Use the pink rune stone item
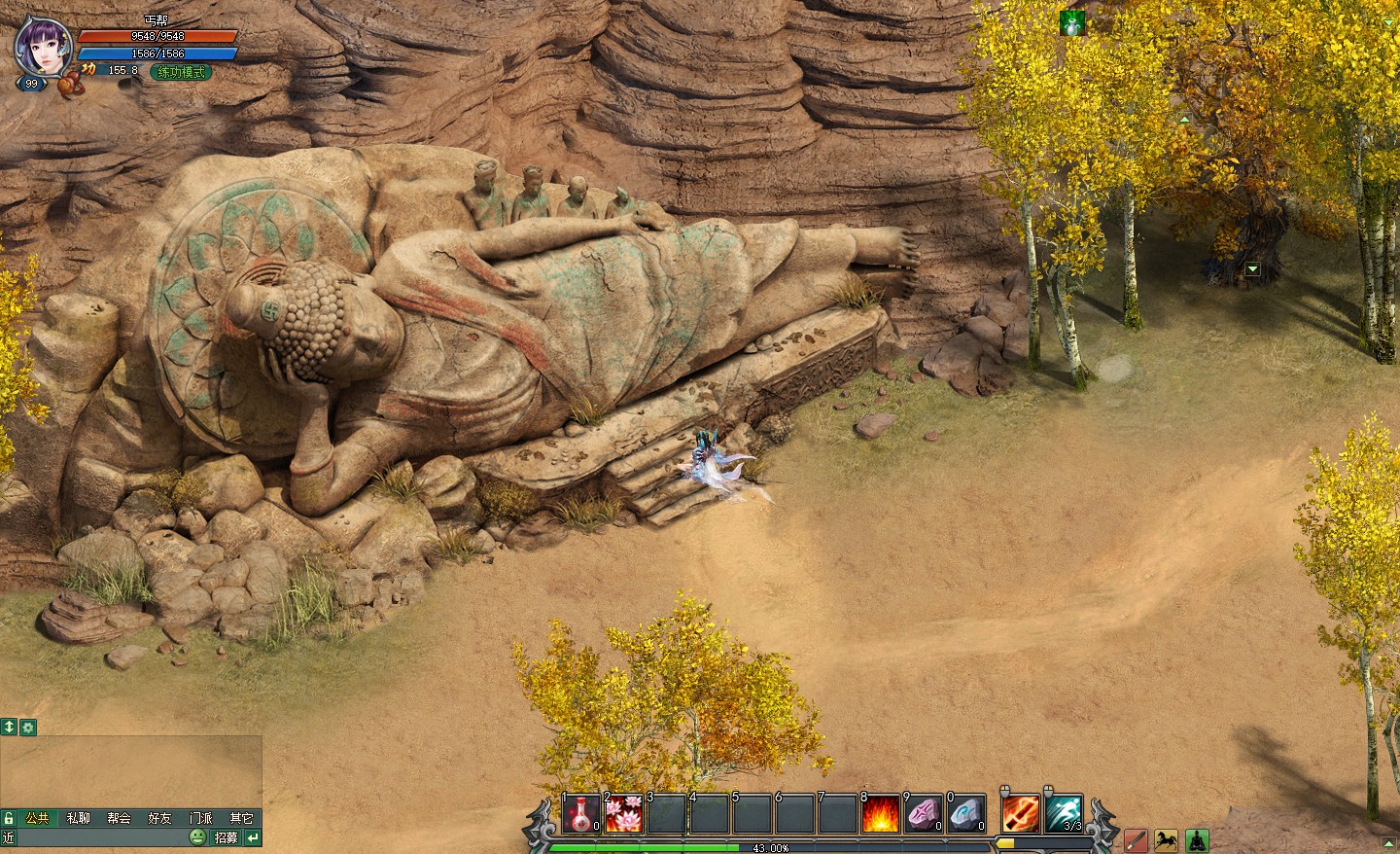 923,813
